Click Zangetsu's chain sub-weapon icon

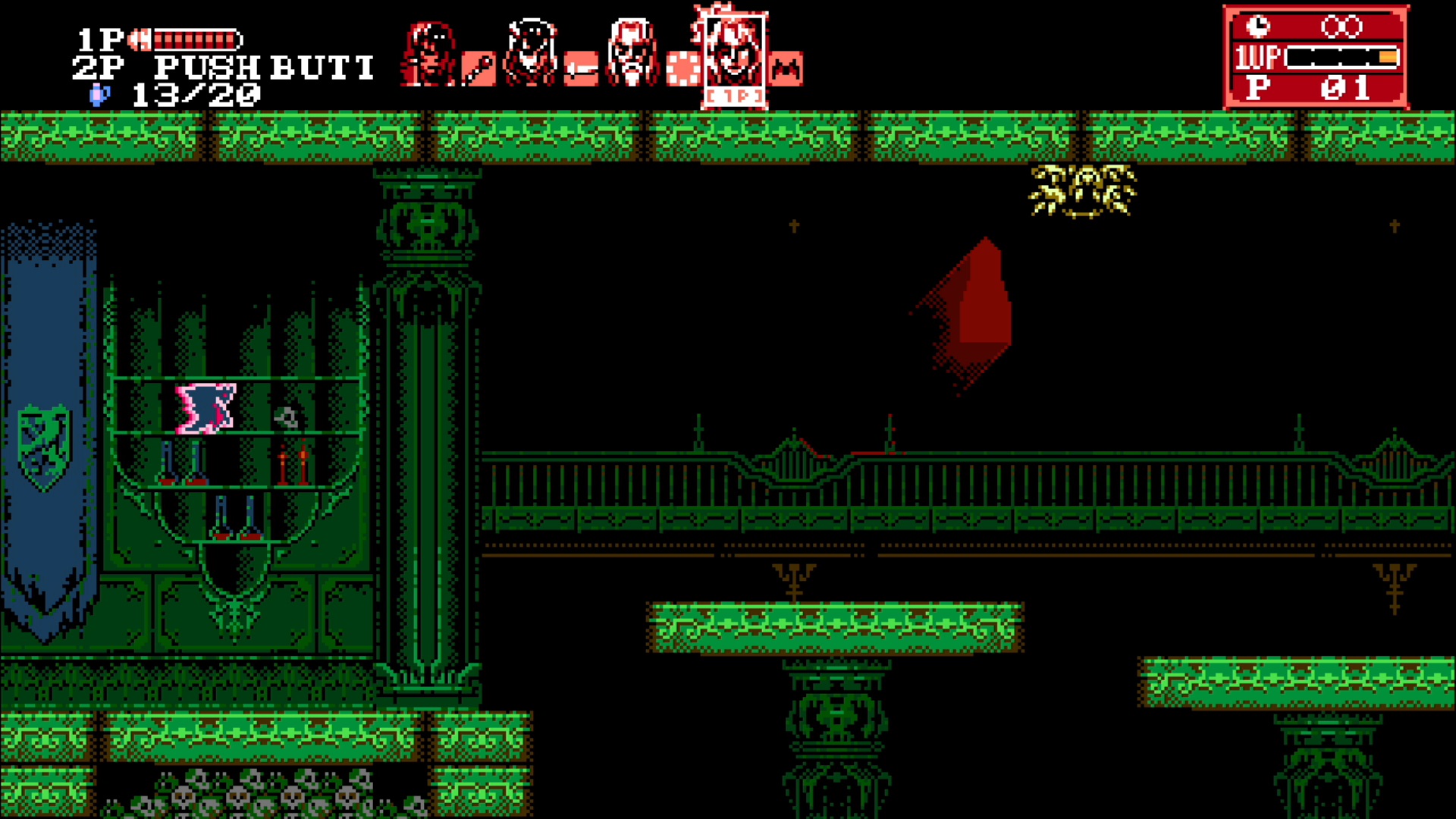click(479, 69)
